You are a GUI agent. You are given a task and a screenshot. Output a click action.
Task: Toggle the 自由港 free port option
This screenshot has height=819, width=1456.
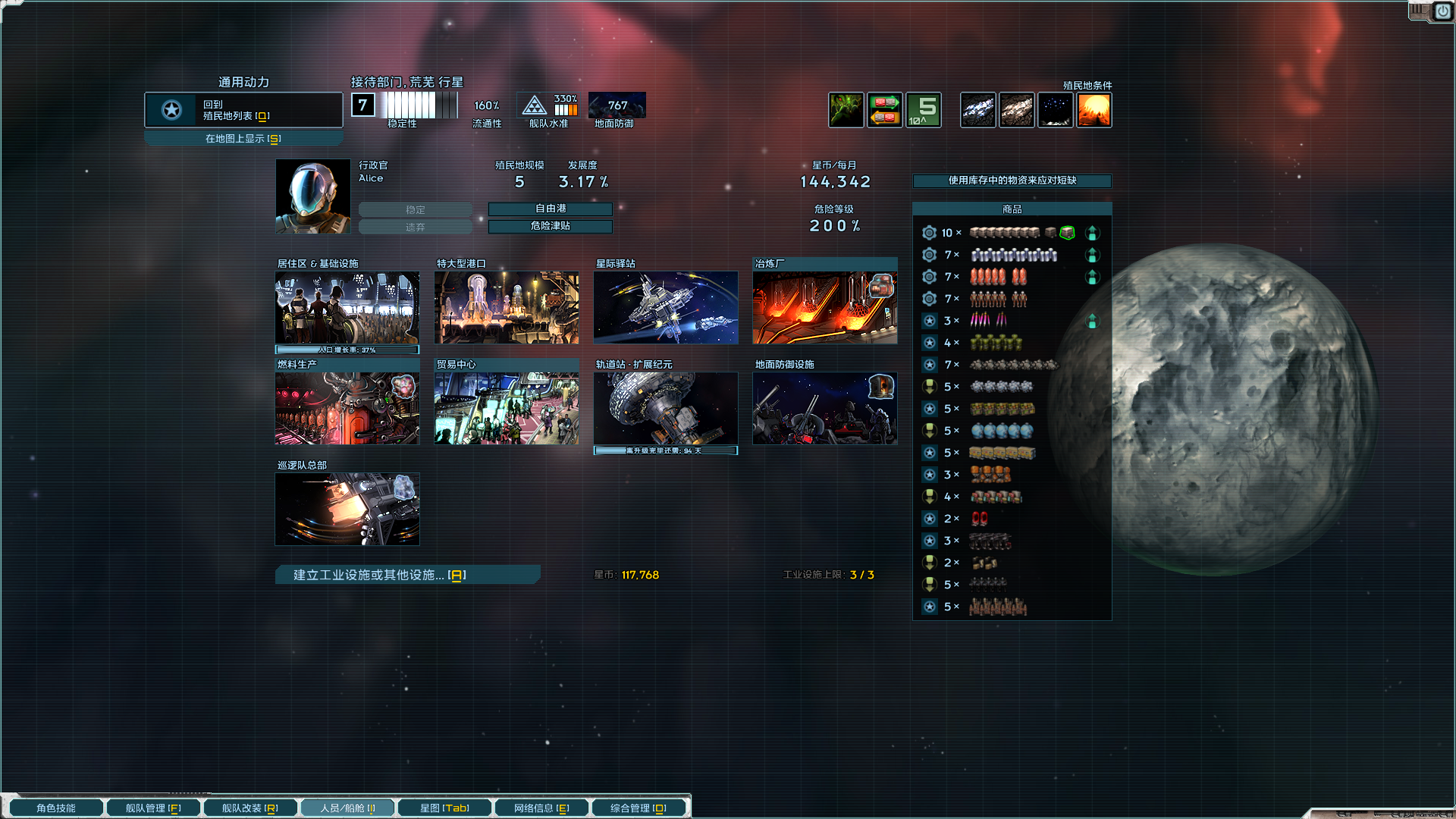pyautogui.click(x=551, y=209)
